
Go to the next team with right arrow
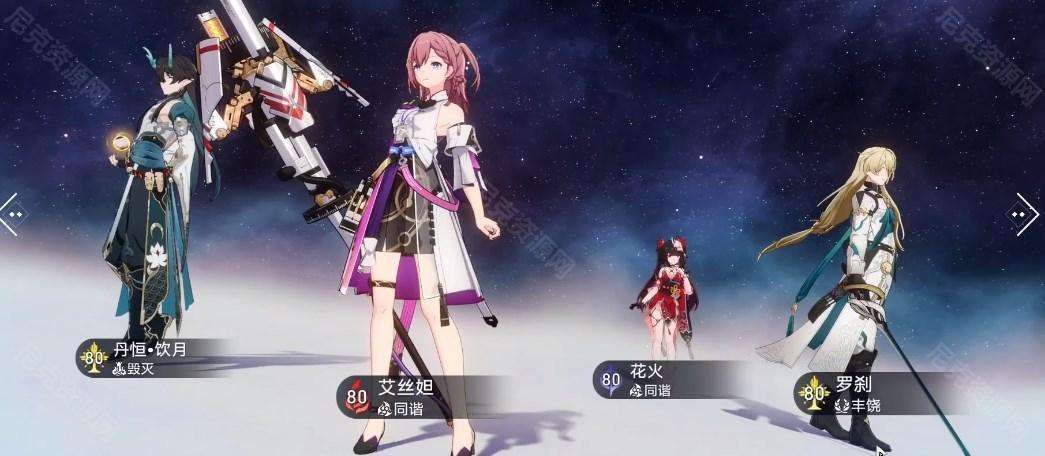(x=1026, y=214)
